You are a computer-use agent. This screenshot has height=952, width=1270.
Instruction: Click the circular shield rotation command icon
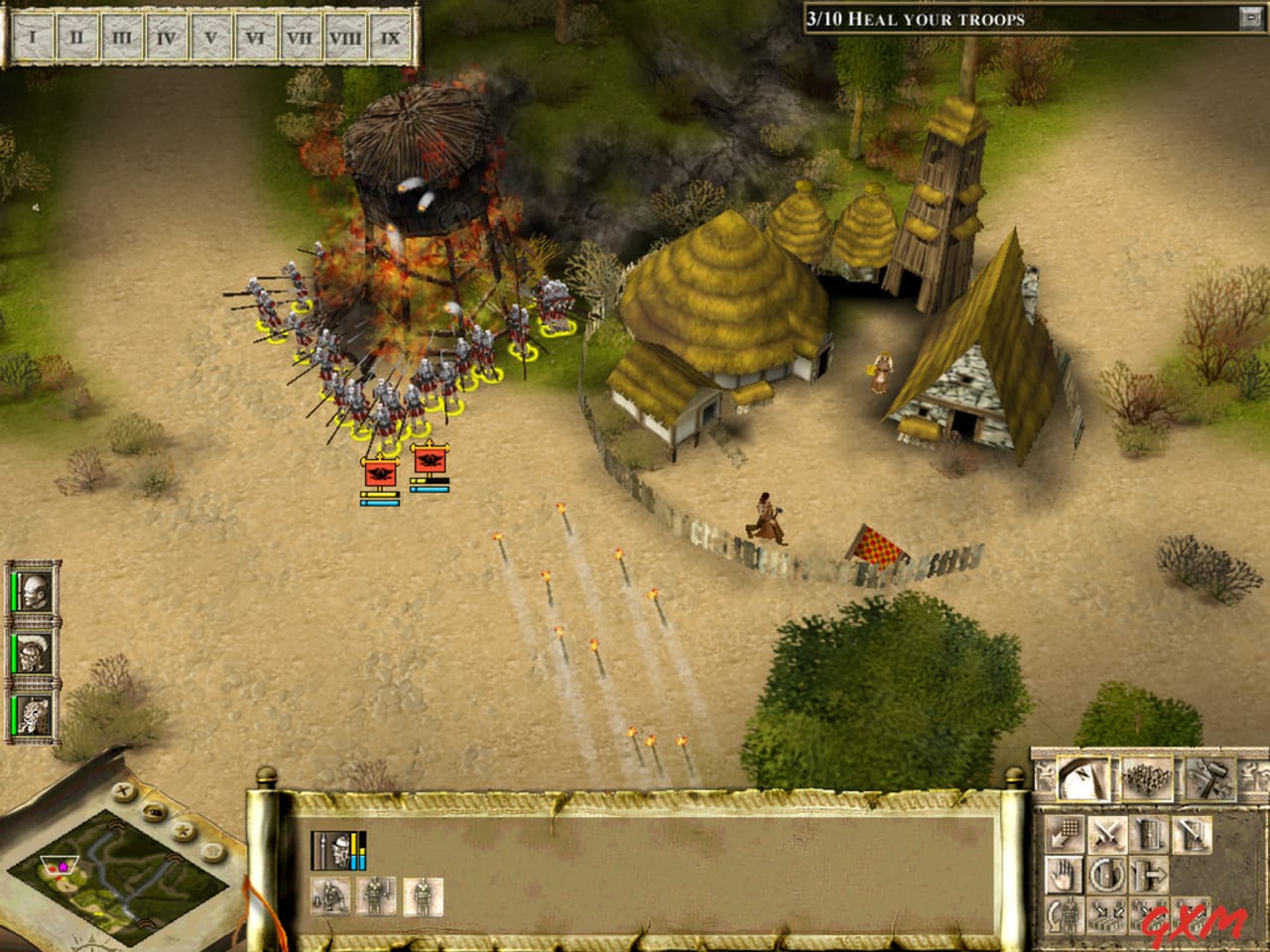point(1106,874)
